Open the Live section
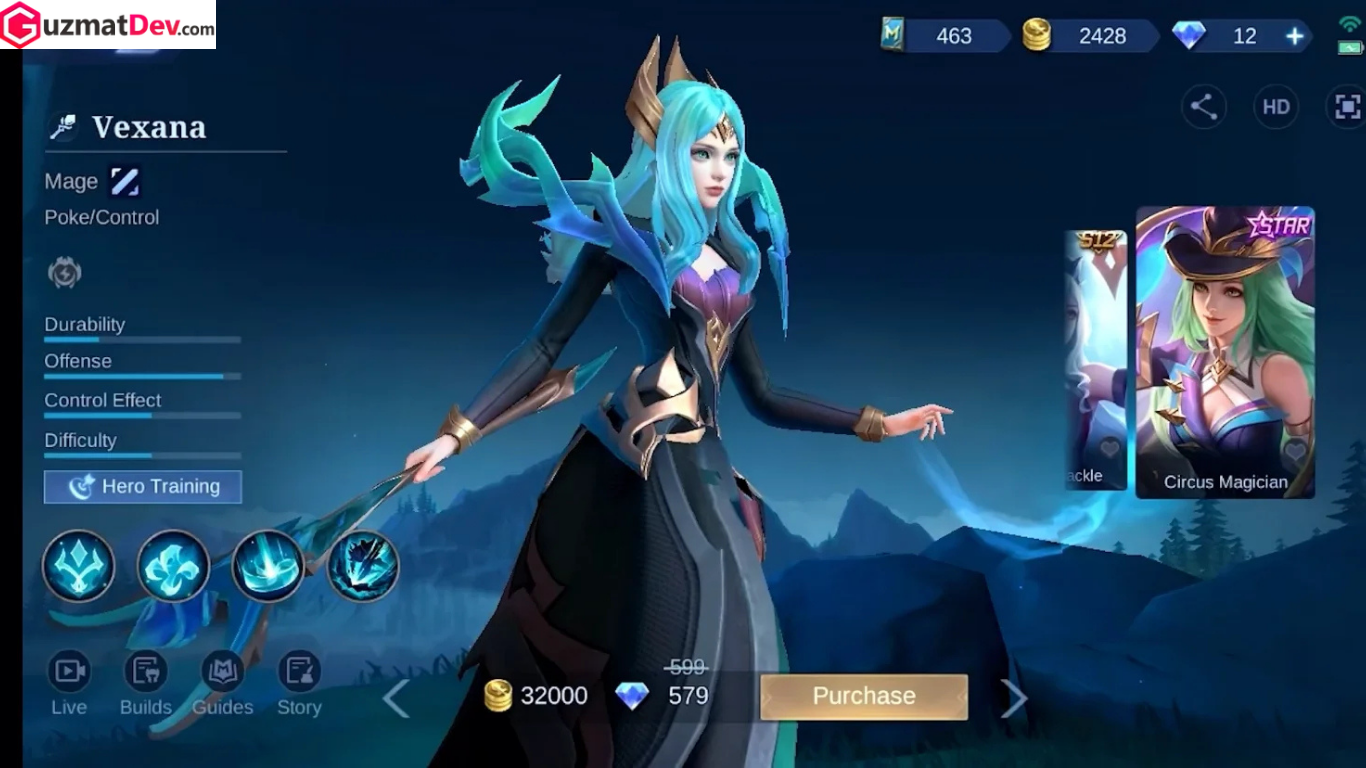Image resolution: width=1366 pixels, height=768 pixels. (69, 684)
